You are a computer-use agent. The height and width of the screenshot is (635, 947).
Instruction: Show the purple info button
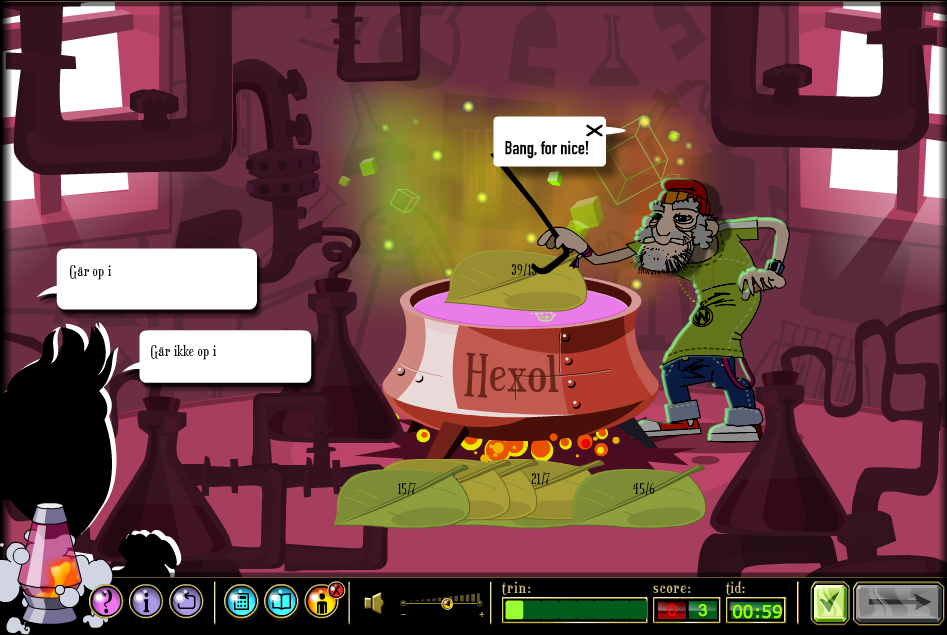146,601
